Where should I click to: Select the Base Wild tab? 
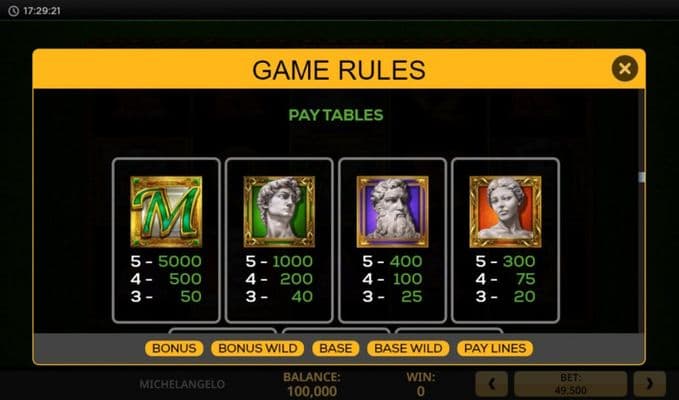coord(408,349)
